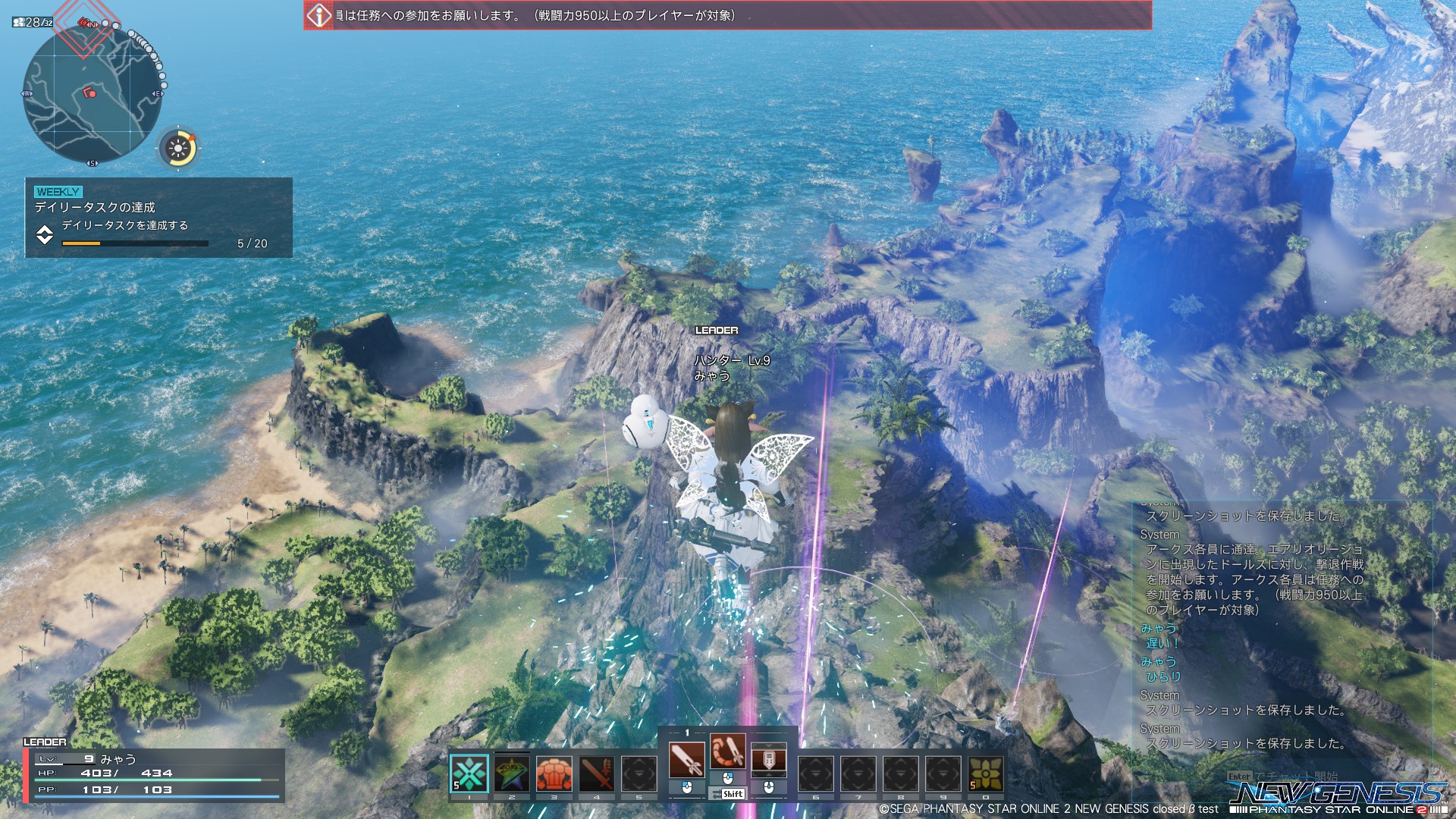Trigger the sword normal attack icon
1456x819 pixels.
[x=686, y=759]
